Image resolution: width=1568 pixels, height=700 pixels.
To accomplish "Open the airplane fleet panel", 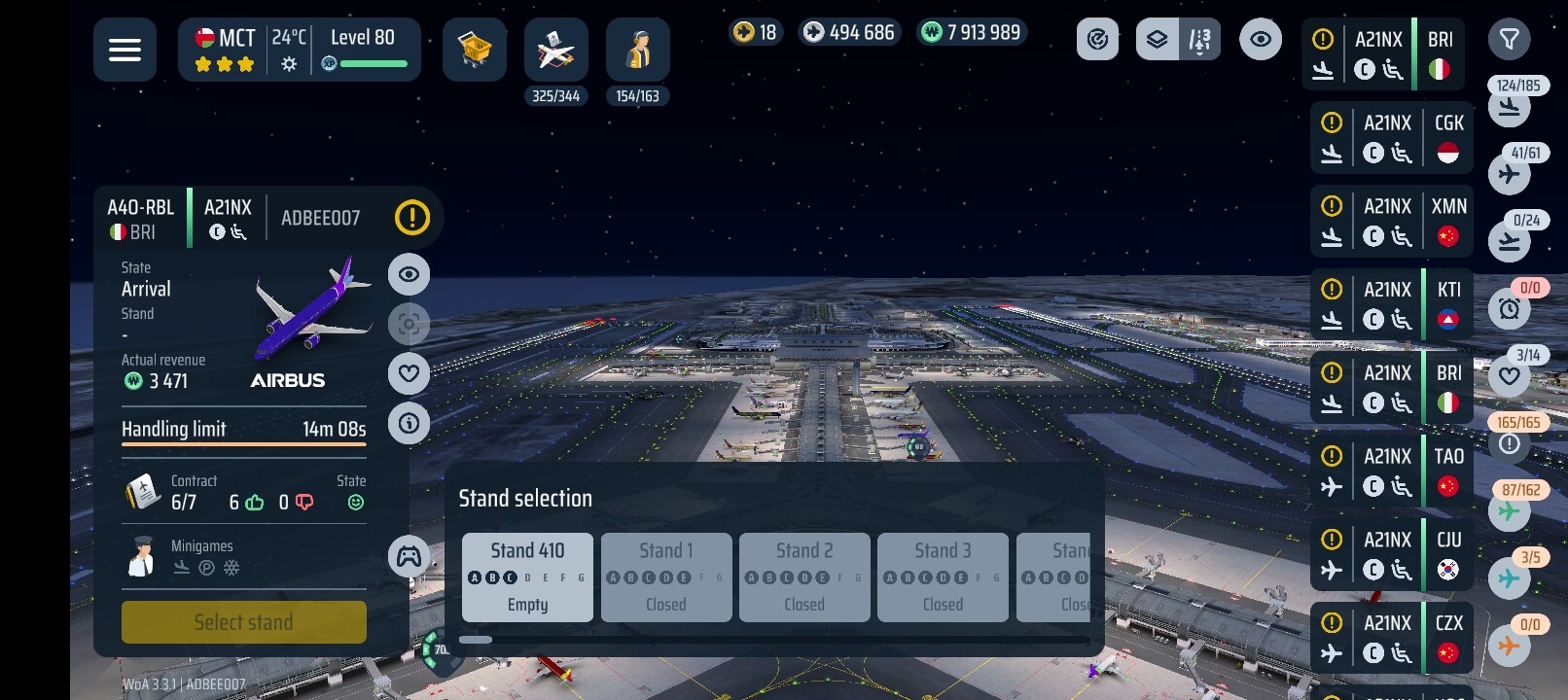I will [555, 50].
